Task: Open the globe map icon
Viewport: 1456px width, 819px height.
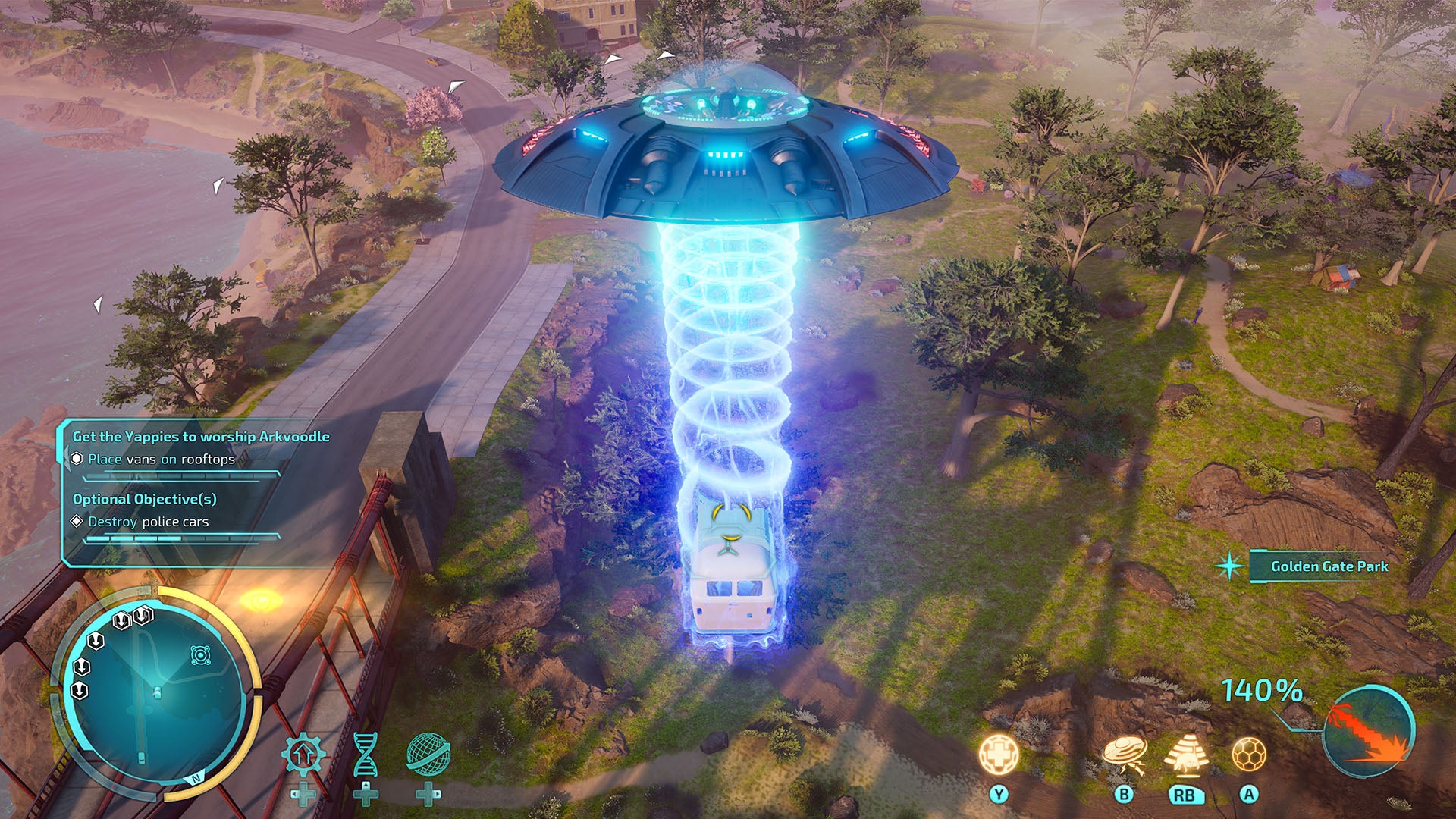Action: 428,755
